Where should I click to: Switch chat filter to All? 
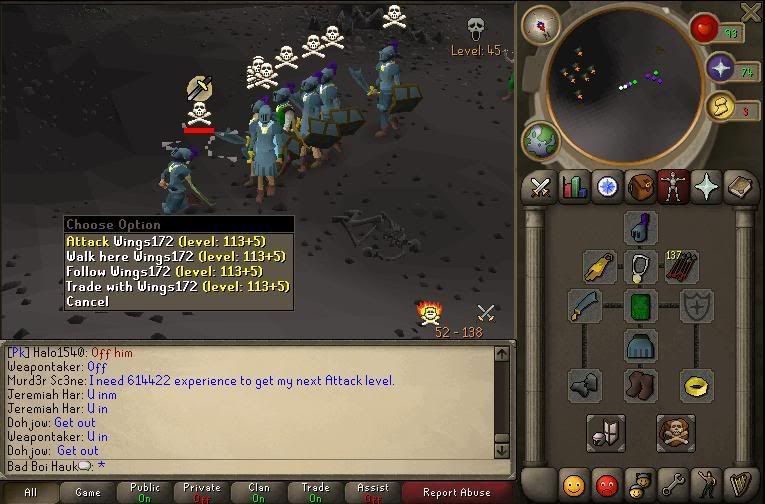[31, 492]
